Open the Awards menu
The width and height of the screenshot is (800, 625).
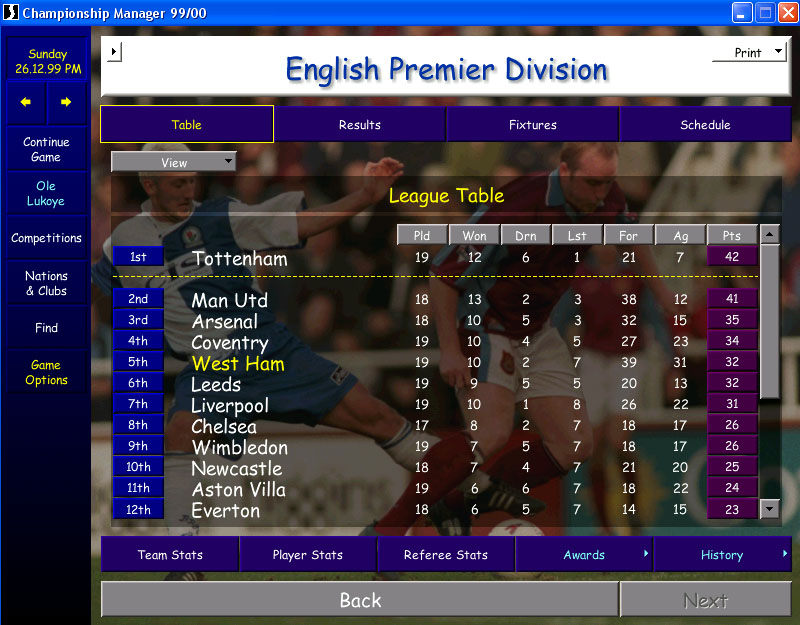click(x=584, y=555)
